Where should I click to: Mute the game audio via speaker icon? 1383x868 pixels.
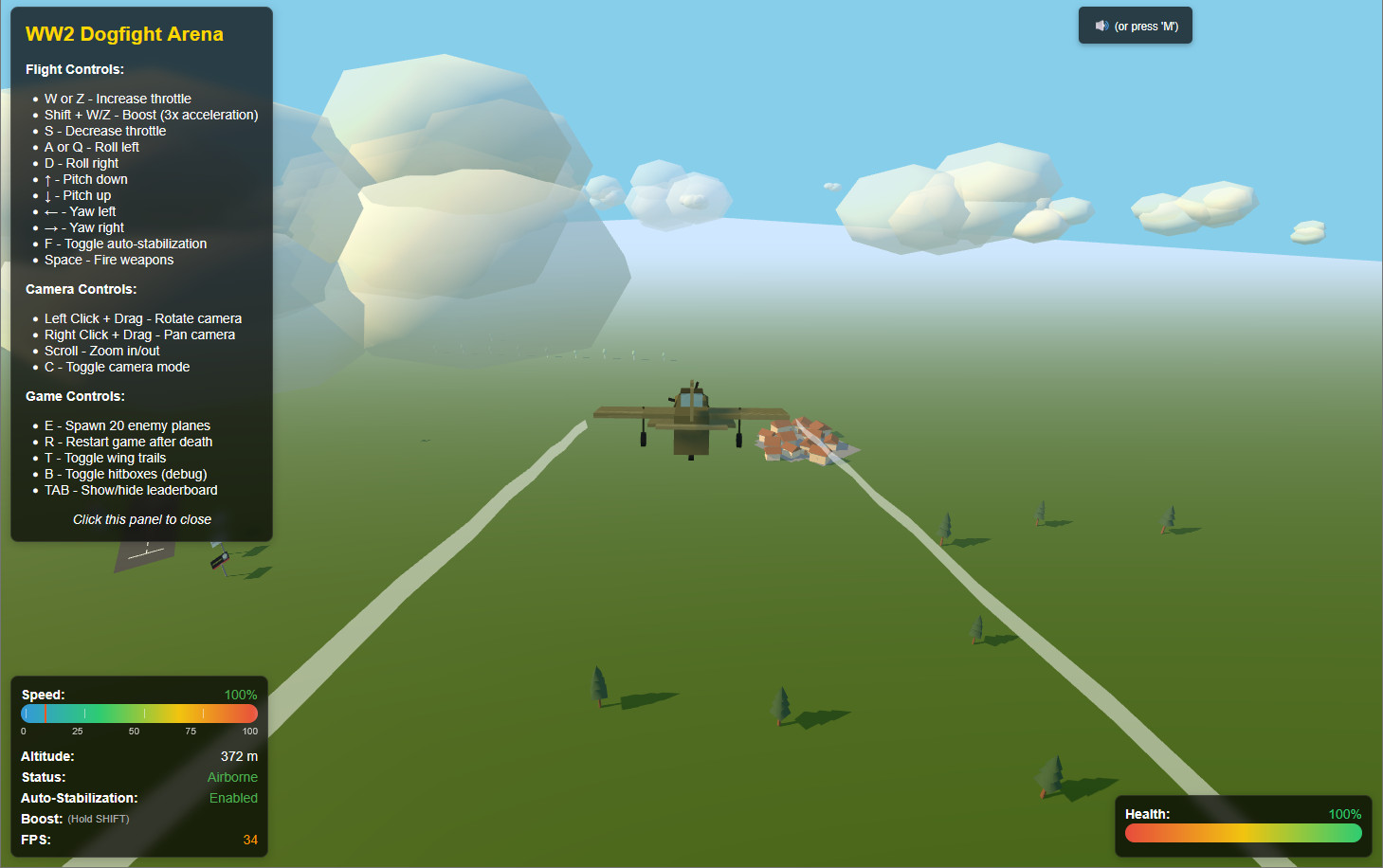[x=1101, y=26]
